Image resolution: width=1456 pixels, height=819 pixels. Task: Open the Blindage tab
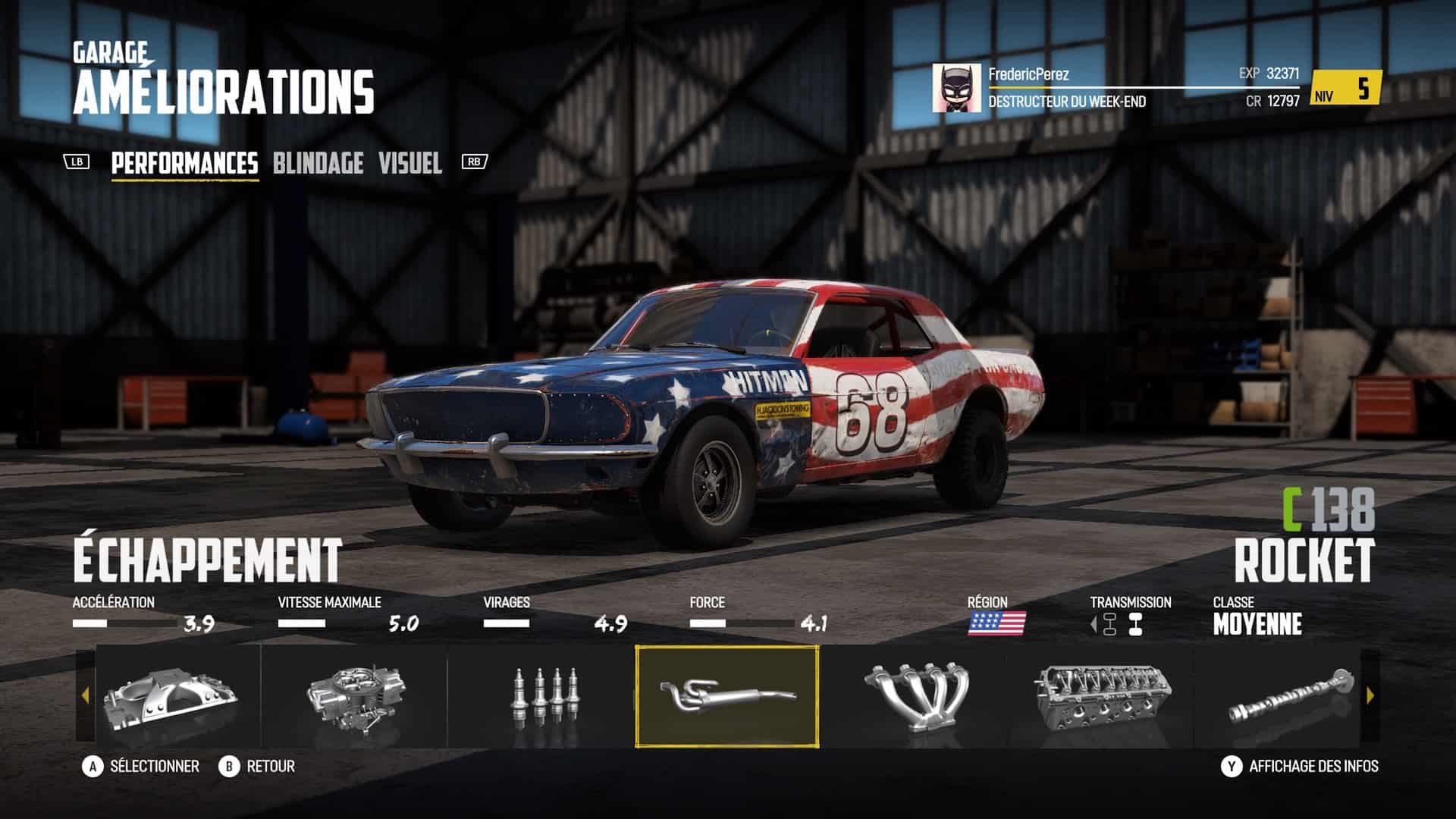click(318, 163)
